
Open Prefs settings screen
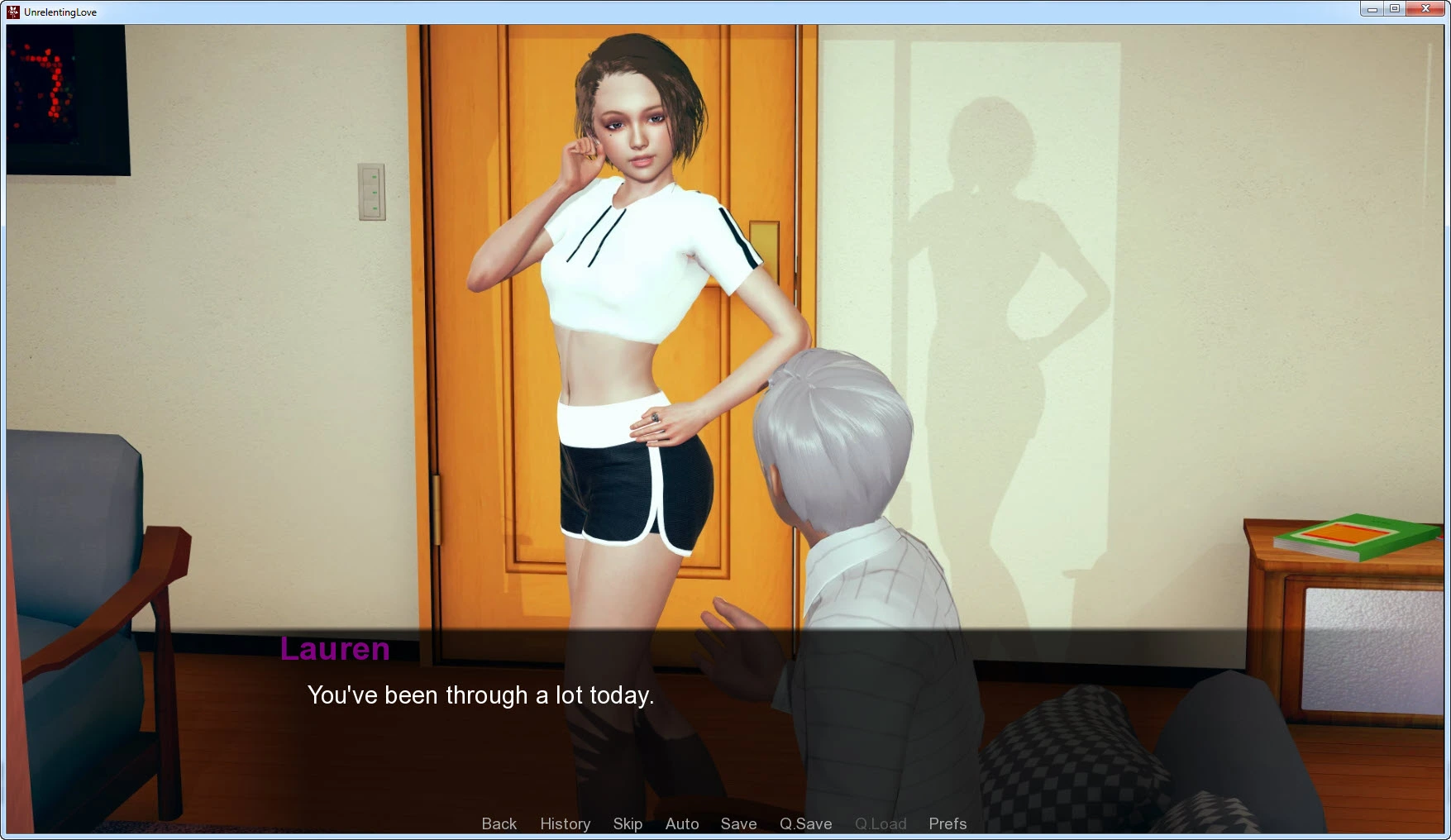[x=947, y=823]
